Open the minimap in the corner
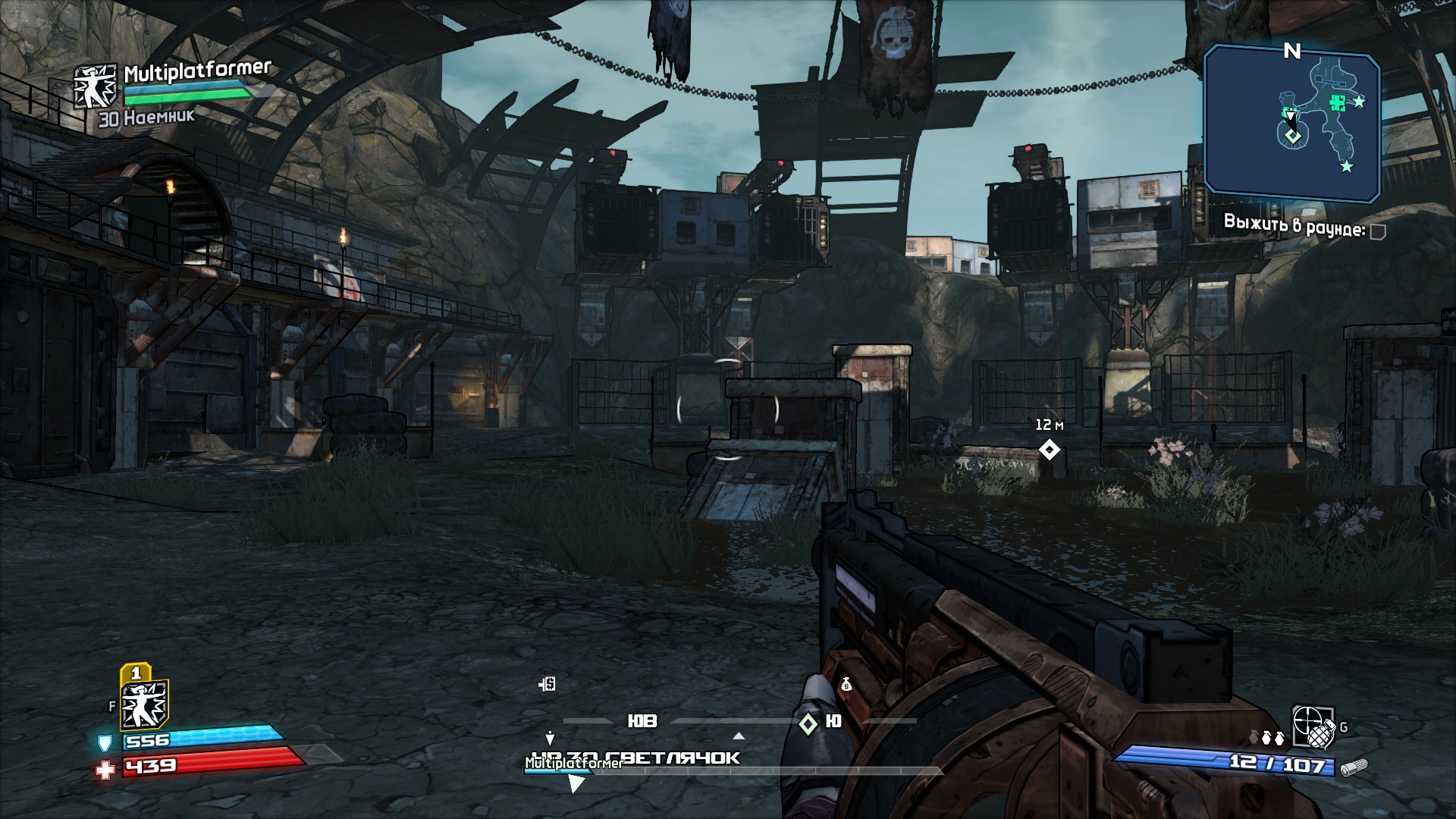 1291,121
